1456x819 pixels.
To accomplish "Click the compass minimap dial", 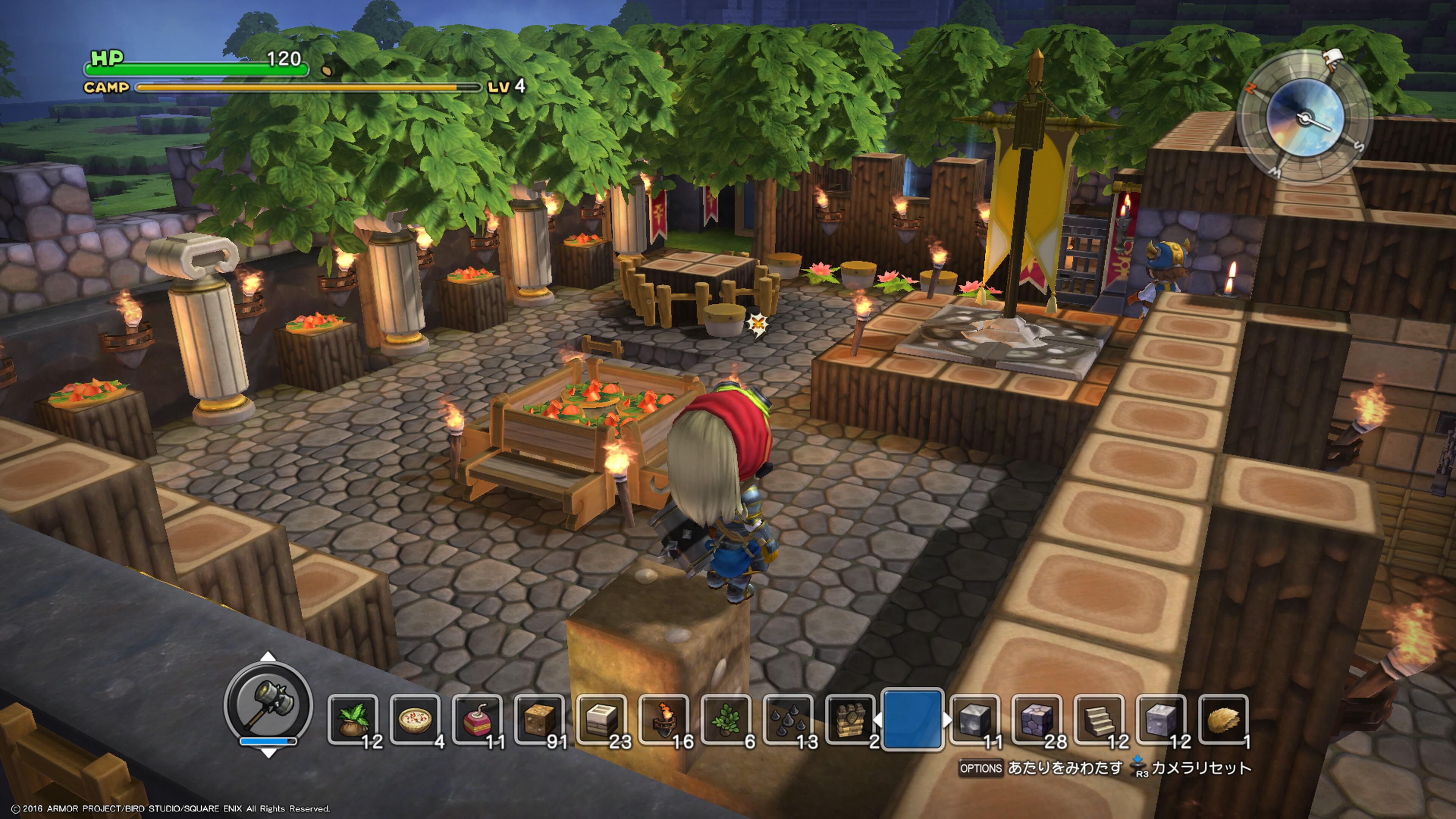I will tap(1305, 118).
